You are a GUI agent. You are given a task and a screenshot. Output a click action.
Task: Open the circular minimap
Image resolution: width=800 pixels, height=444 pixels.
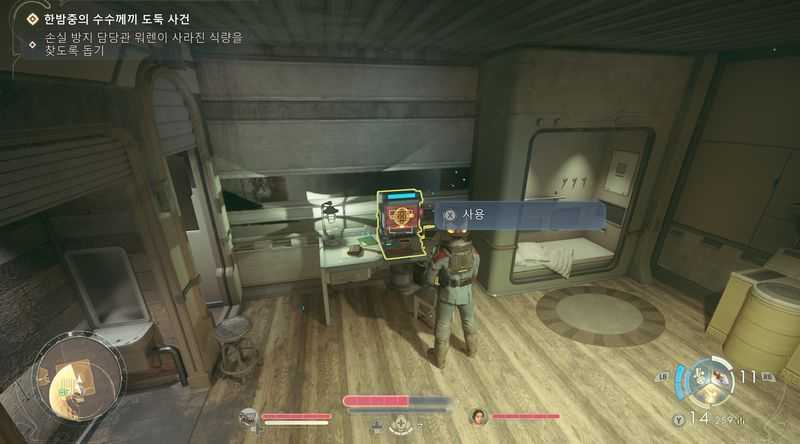[x=77, y=376]
